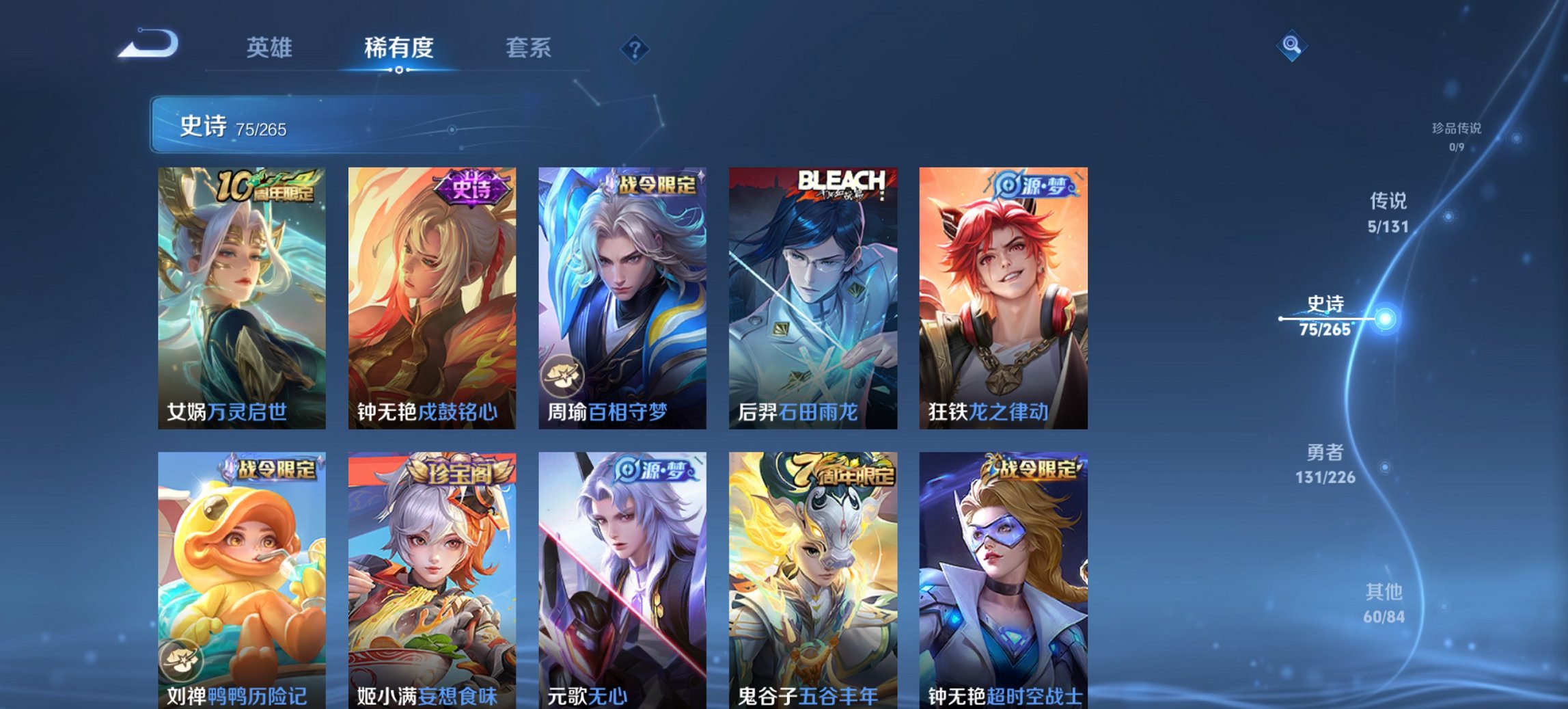1568x709 pixels.
Task: Switch to the 套系 tab
Action: point(529,47)
